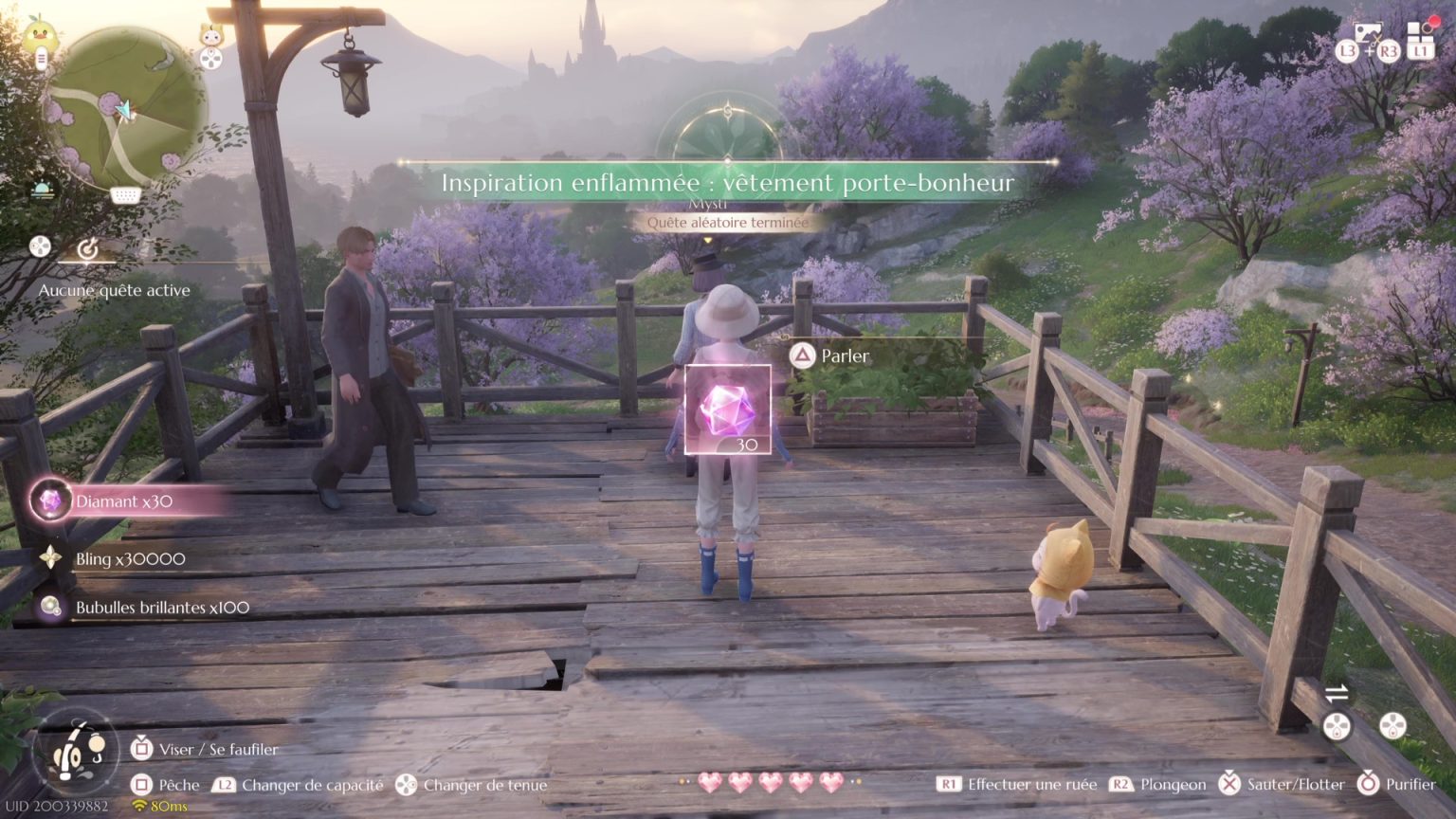Select the Parler option near Mysti

[827, 355]
